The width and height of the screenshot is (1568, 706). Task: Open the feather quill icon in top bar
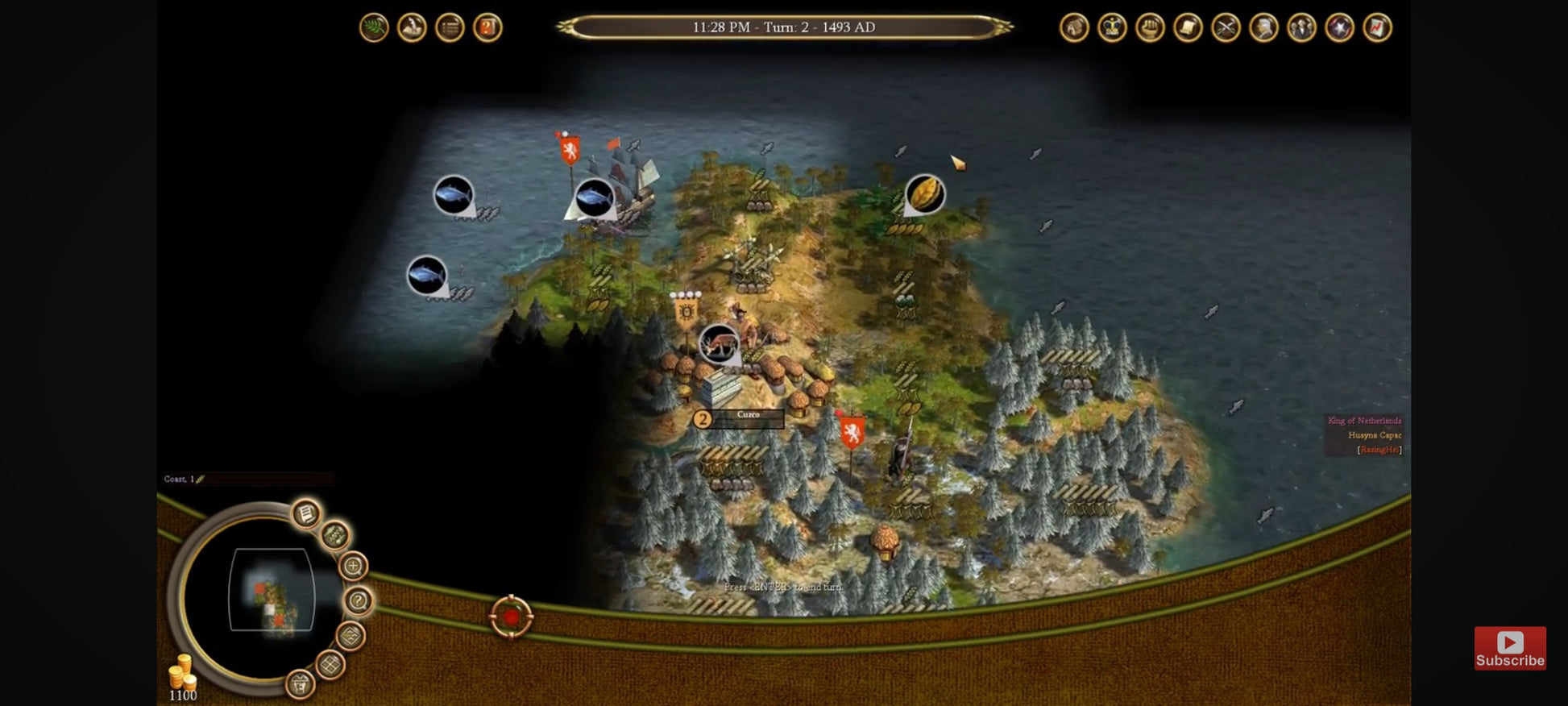tap(412, 28)
